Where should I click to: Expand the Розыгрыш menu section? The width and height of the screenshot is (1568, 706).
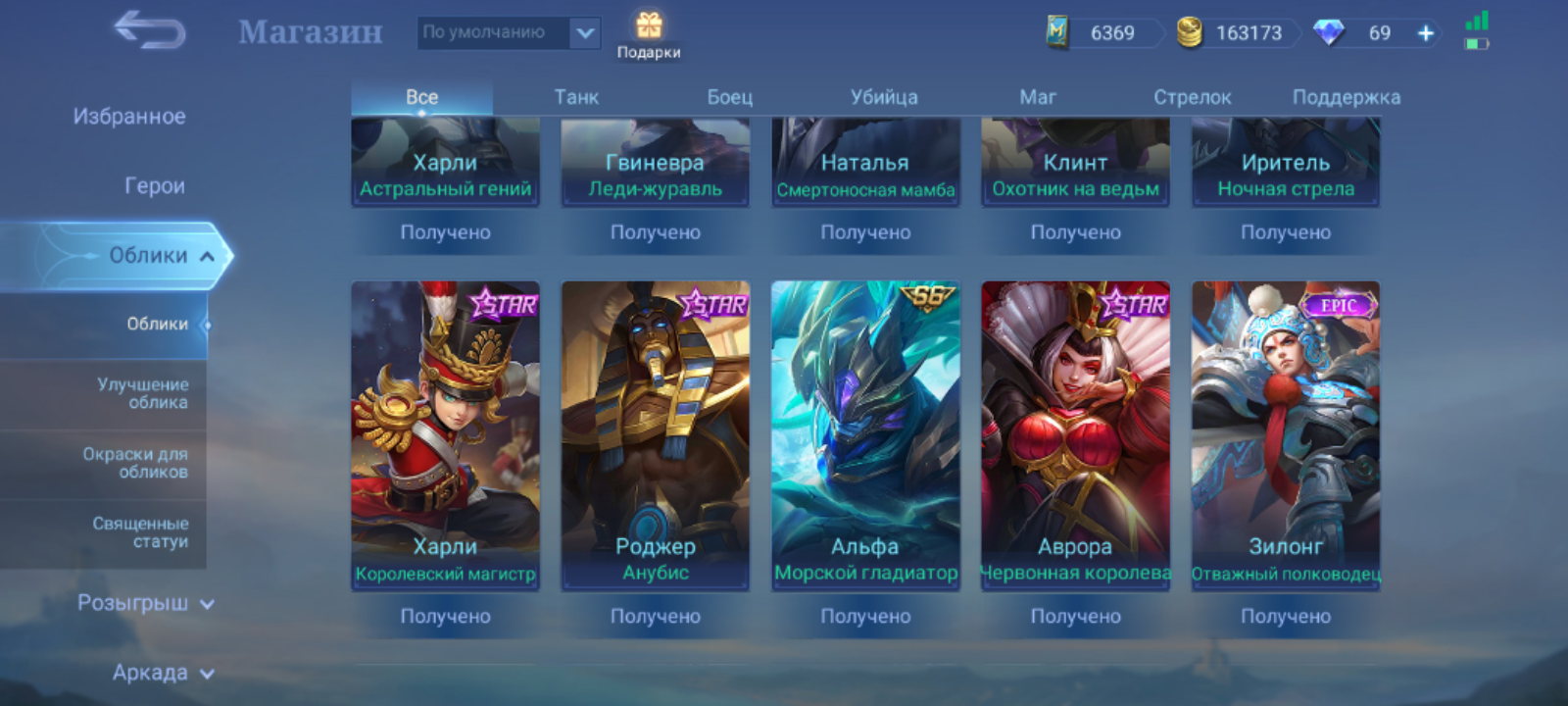[x=144, y=603]
